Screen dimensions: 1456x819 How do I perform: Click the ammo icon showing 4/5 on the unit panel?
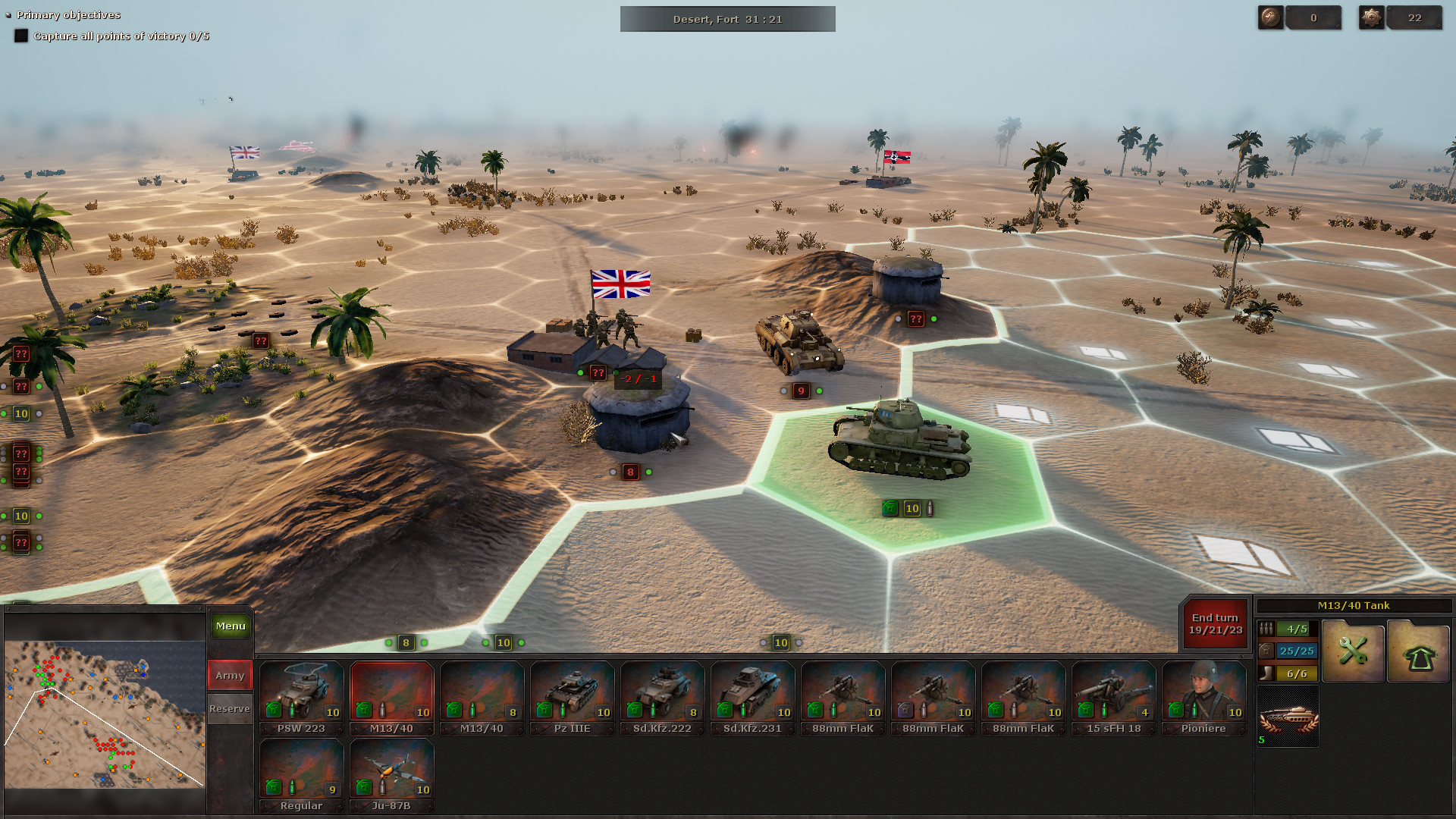coord(1266,629)
